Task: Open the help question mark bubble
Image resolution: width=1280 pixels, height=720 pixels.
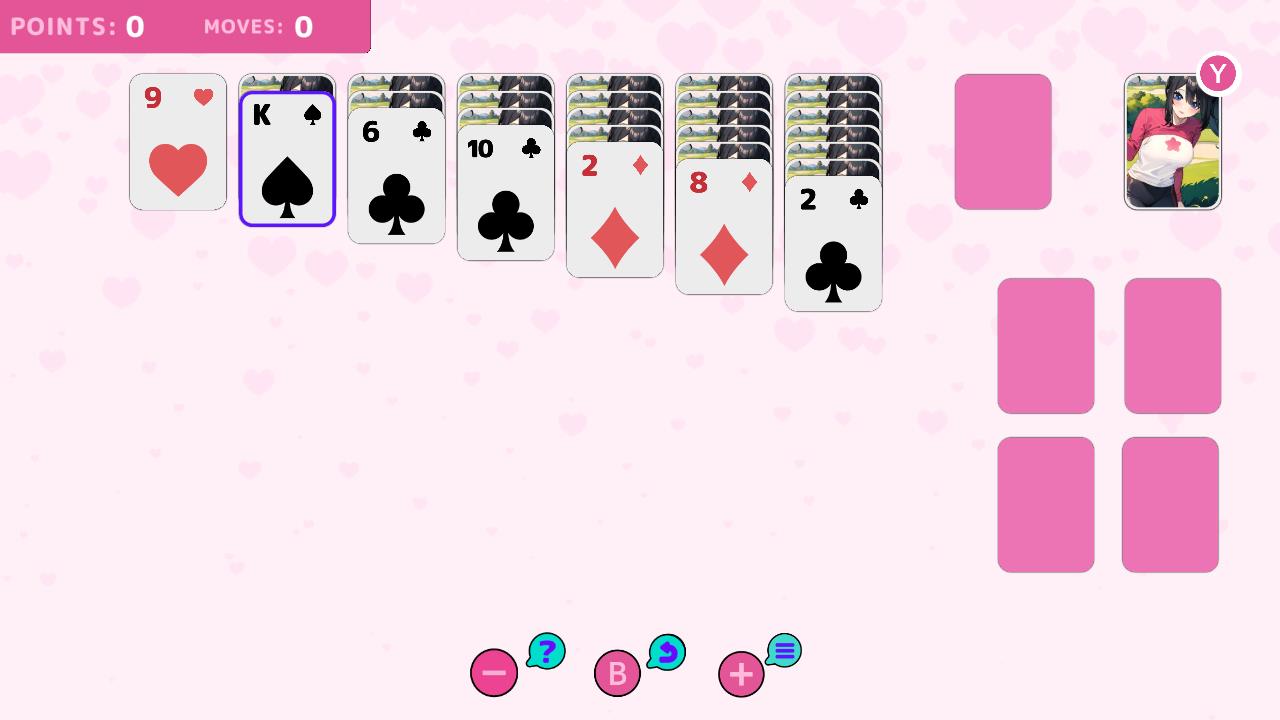Action: coord(546,650)
